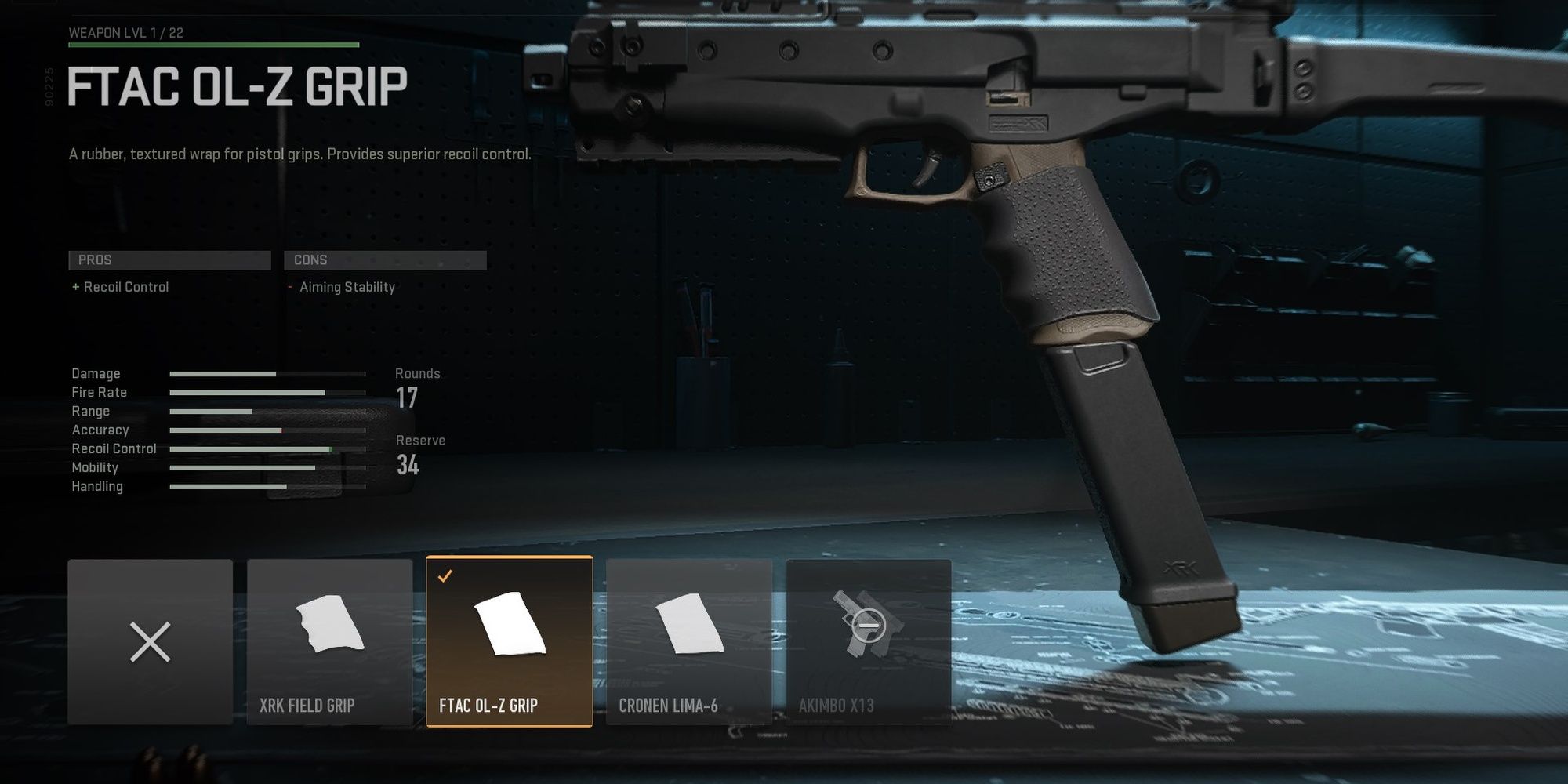Click the Recoil Control pro entry

(x=120, y=286)
